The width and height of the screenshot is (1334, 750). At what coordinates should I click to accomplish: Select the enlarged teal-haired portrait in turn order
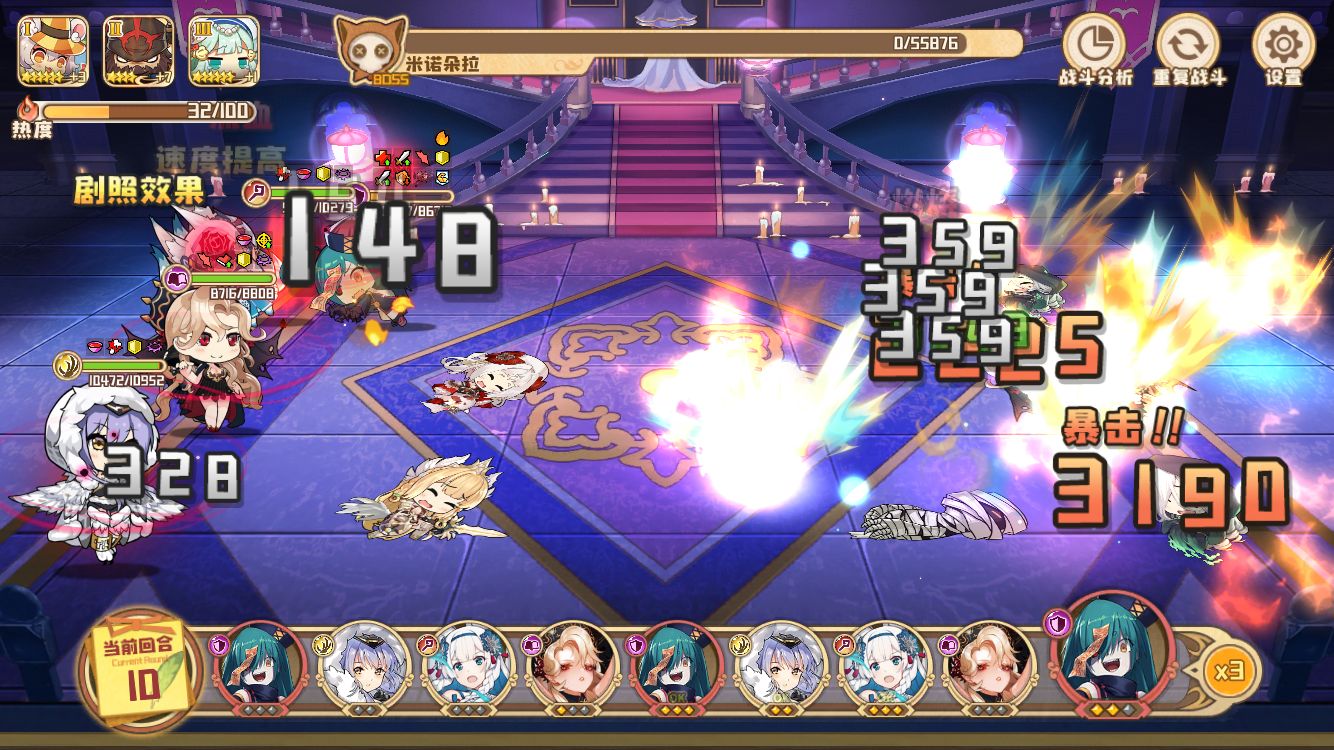click(1106, 650)
